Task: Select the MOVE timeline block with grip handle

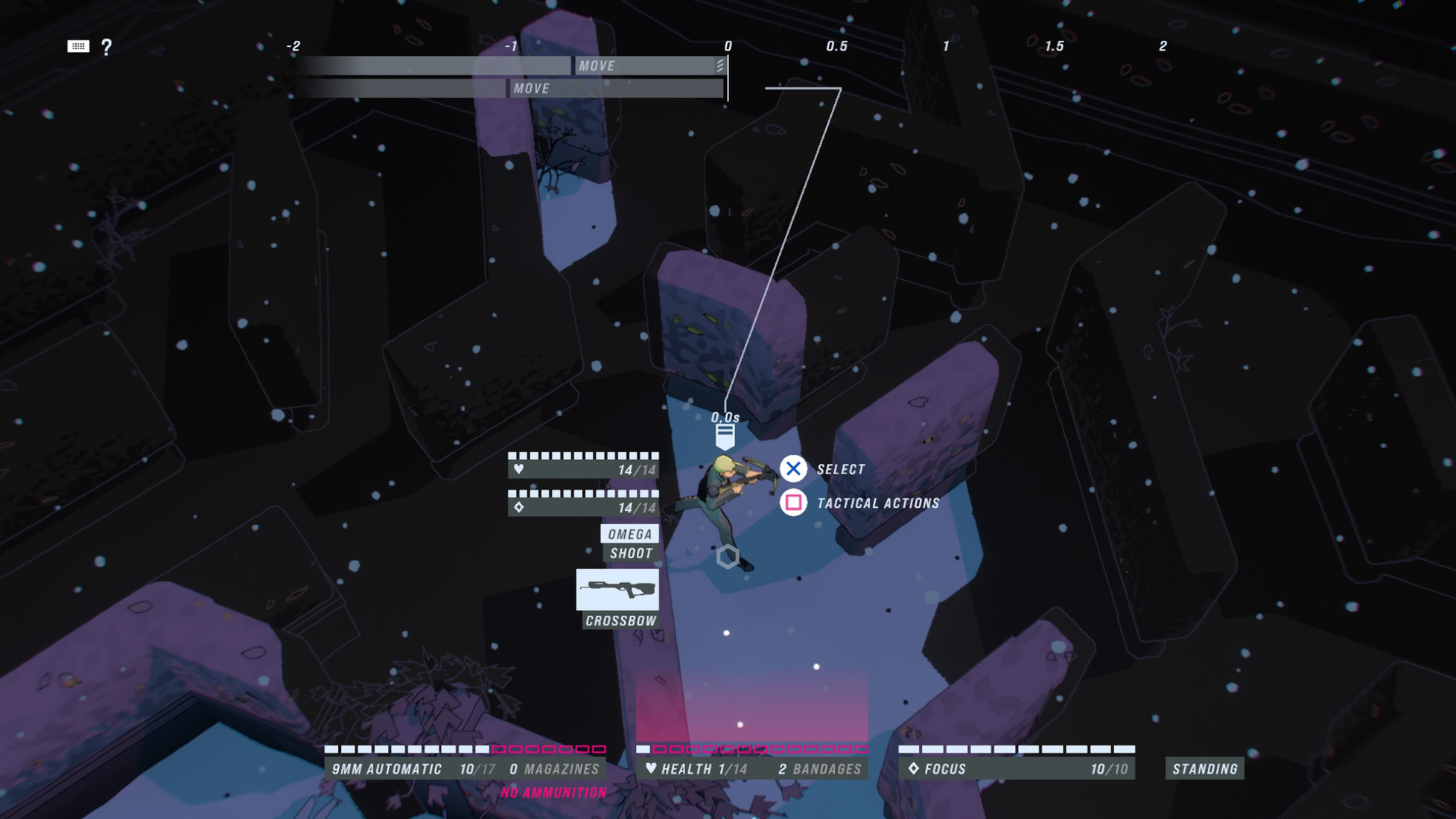Action: point(649,66)
